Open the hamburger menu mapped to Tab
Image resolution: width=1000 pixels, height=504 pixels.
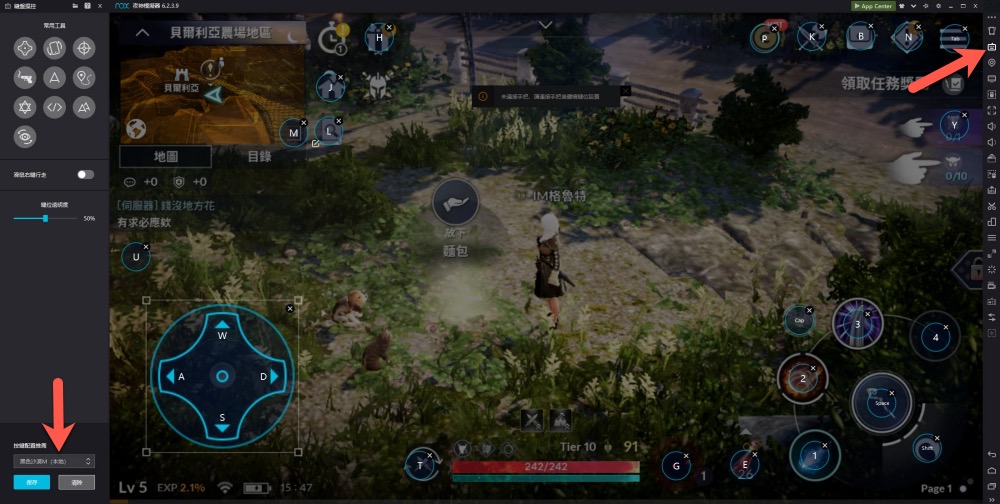click(954, 38)
